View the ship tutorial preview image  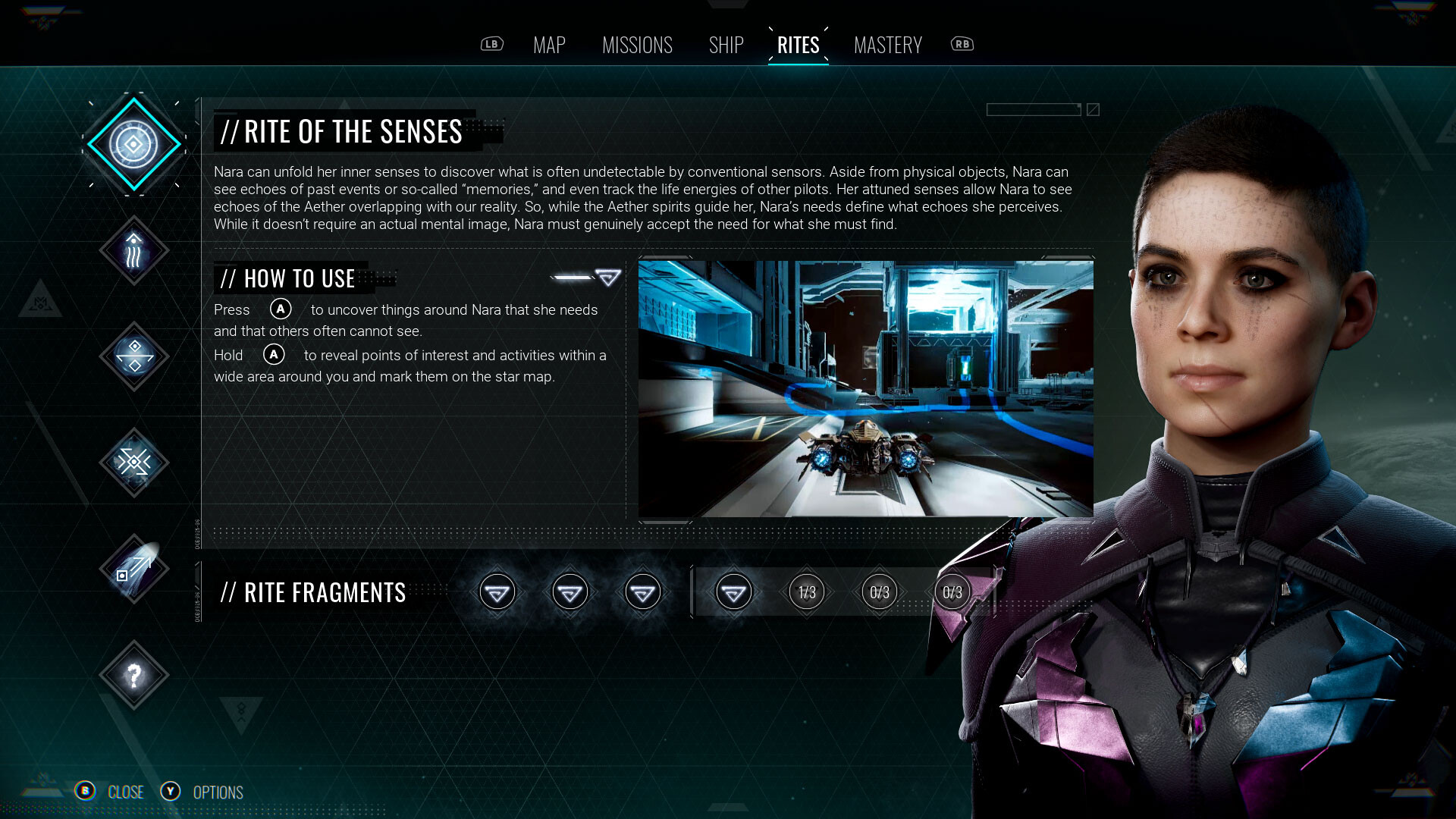coord(865,388)
